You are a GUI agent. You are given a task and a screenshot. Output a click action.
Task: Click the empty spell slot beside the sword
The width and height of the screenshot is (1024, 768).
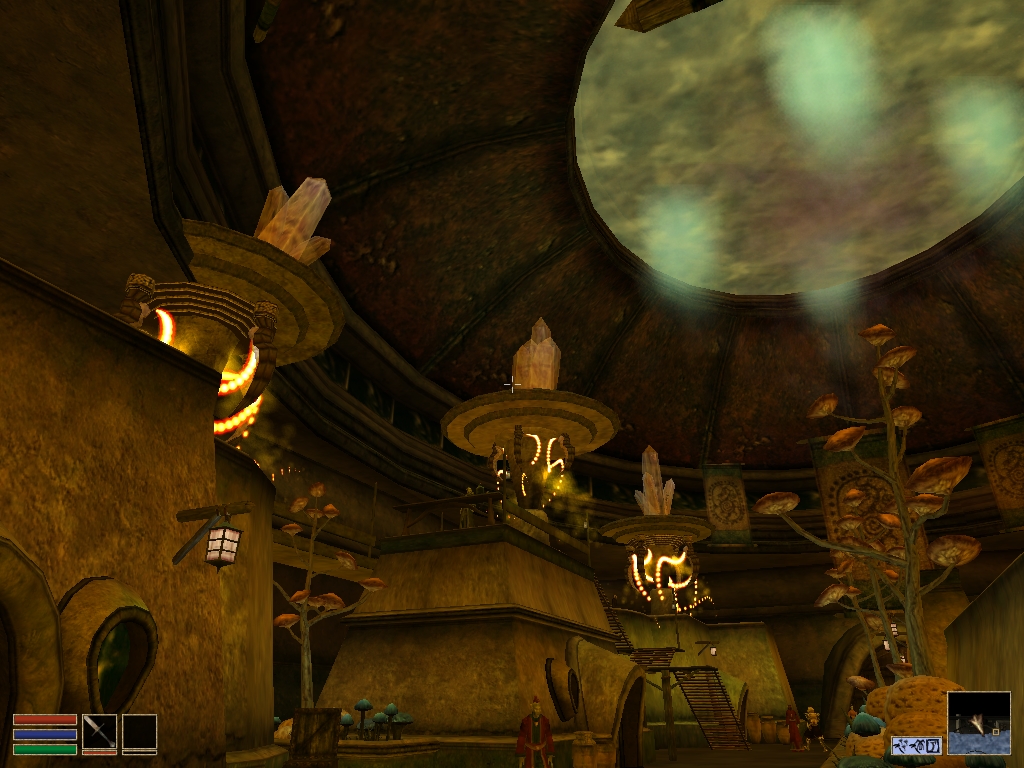coord(139,731)
